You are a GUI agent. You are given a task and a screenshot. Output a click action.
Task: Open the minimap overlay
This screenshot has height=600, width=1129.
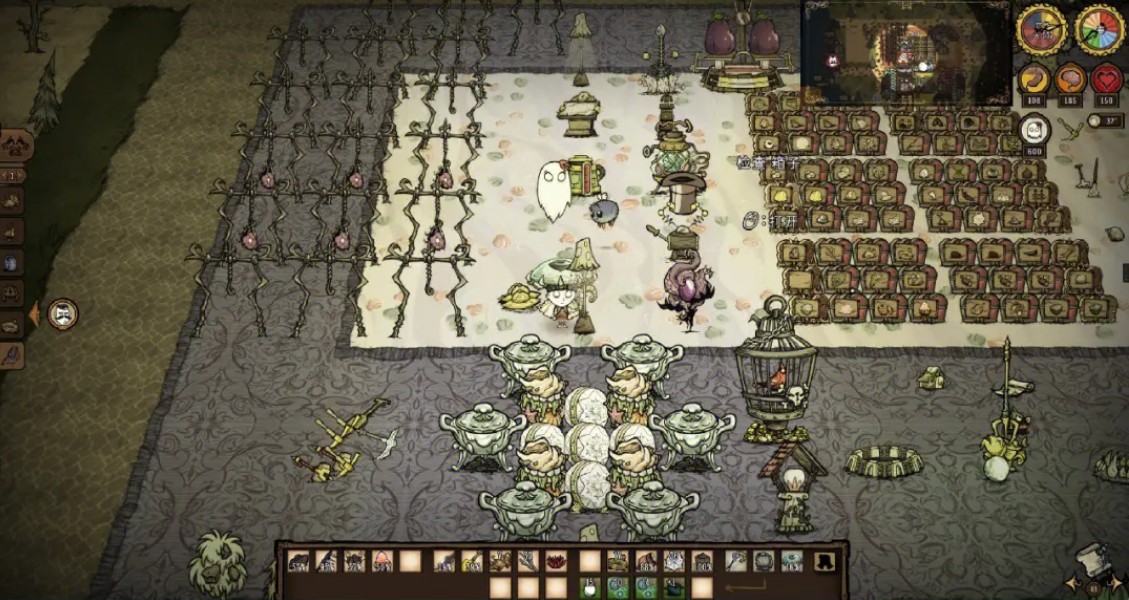(906, 52)
